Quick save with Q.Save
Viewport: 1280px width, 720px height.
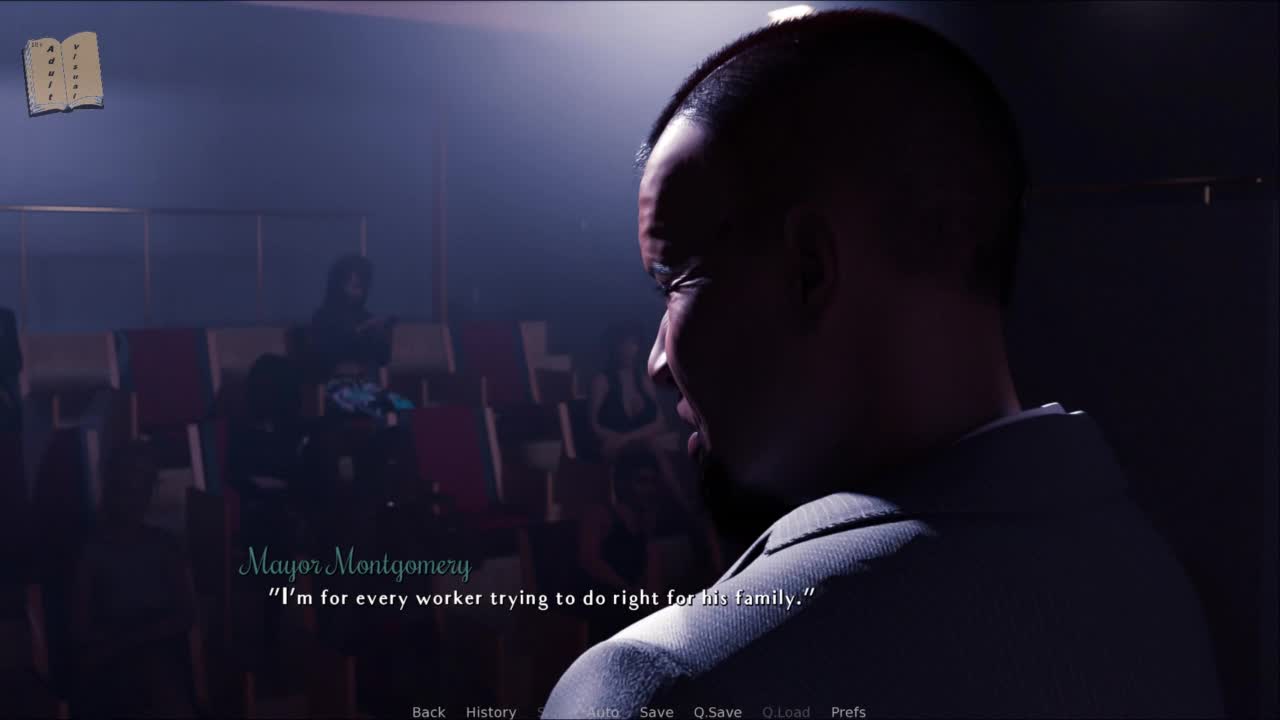coord(717,712)
